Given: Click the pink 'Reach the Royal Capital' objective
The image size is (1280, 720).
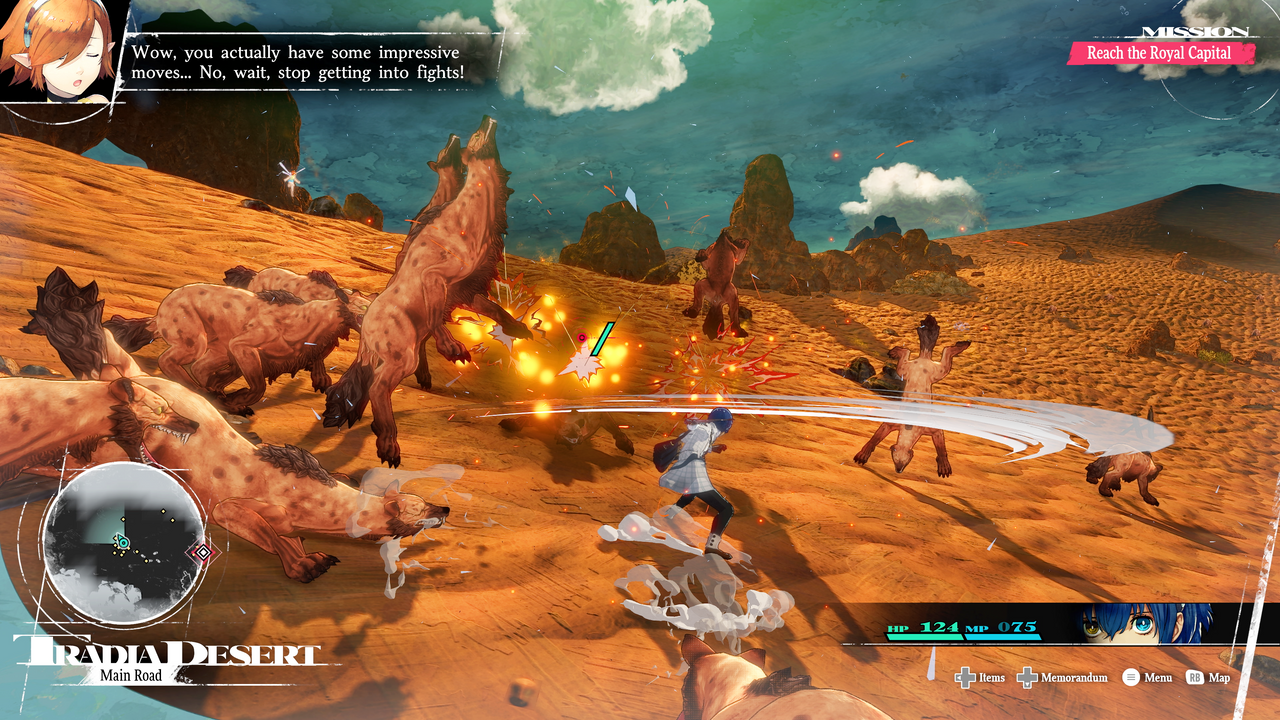Looking at the screenshot, I should coord(1159,53).
